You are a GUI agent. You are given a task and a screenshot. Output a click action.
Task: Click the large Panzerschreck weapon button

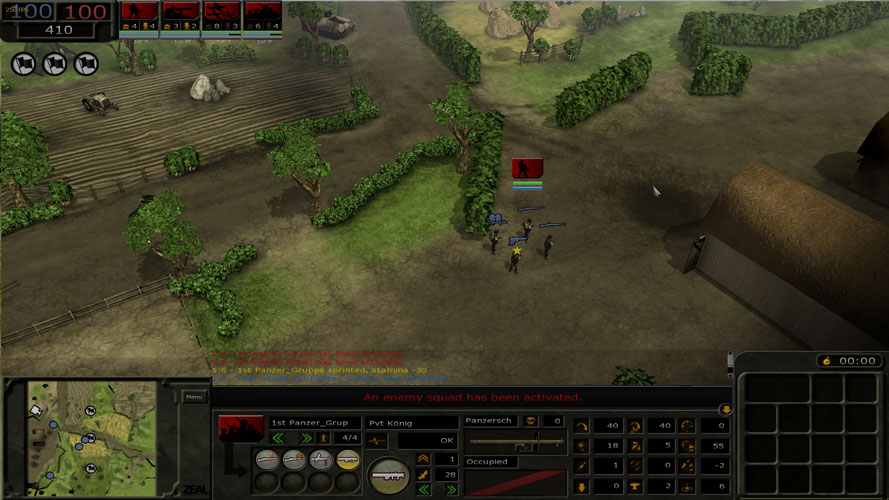click(x=388, y=475)
